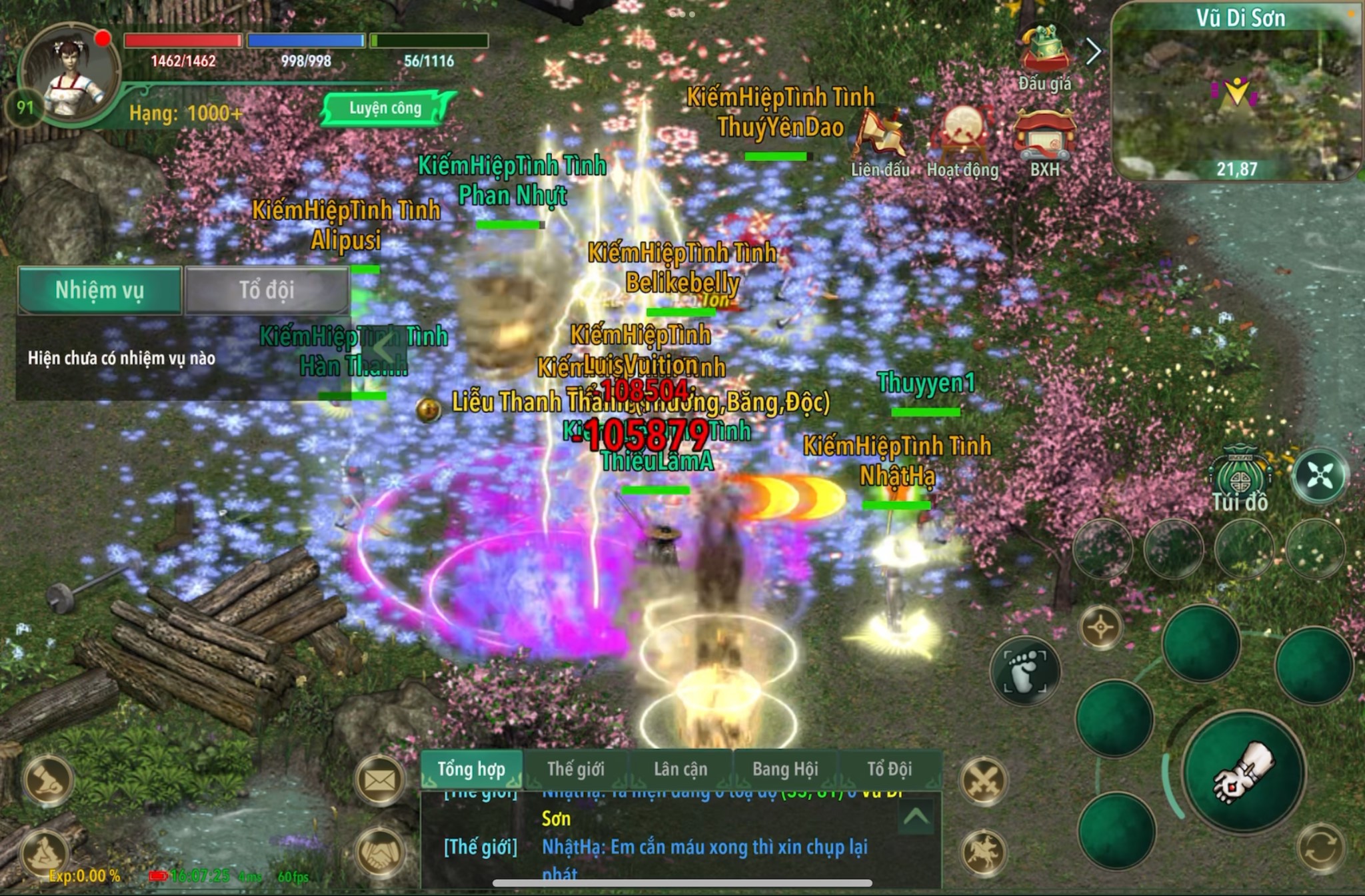The width and height of the screenshot is (1365, 896).
Task: Open the Hoạt động activities menu
Action: pyautogui.click(x=963, y=141)
